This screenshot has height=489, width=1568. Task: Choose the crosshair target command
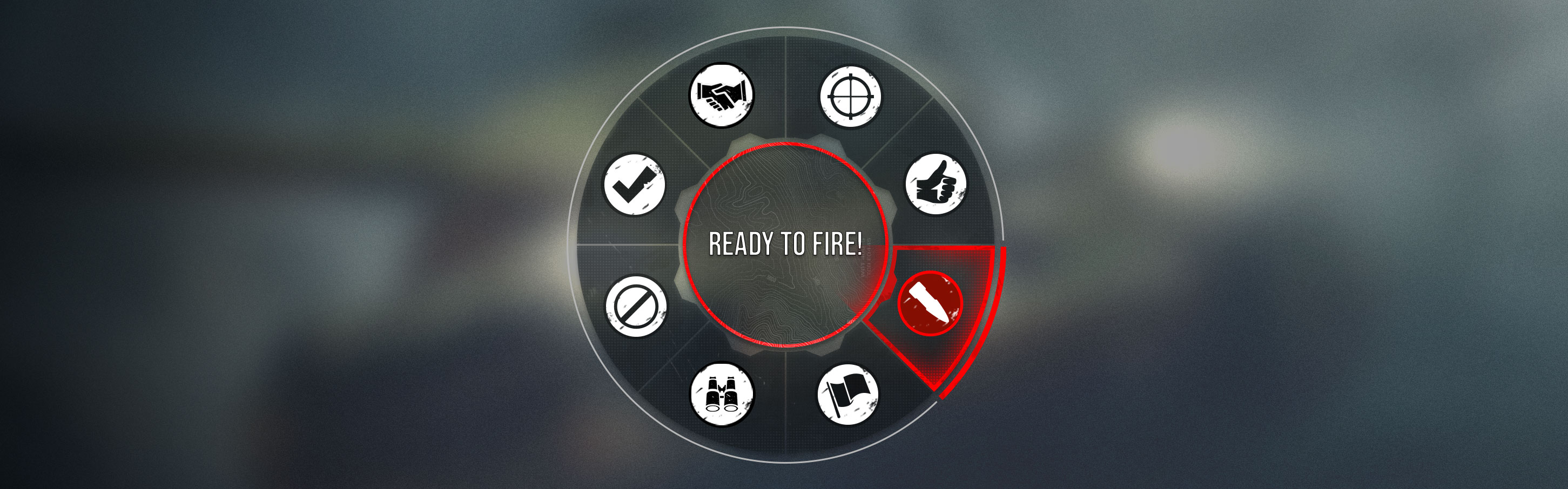click(x=850, y=97)
